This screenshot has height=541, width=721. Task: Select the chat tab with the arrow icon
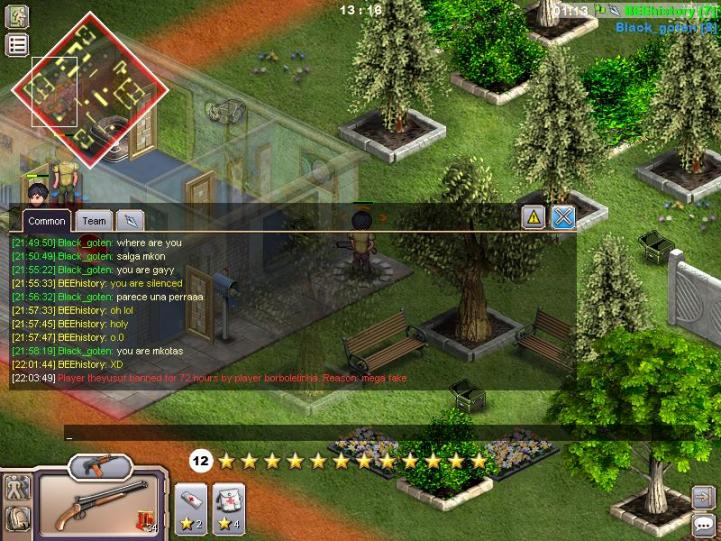(130, 221)
